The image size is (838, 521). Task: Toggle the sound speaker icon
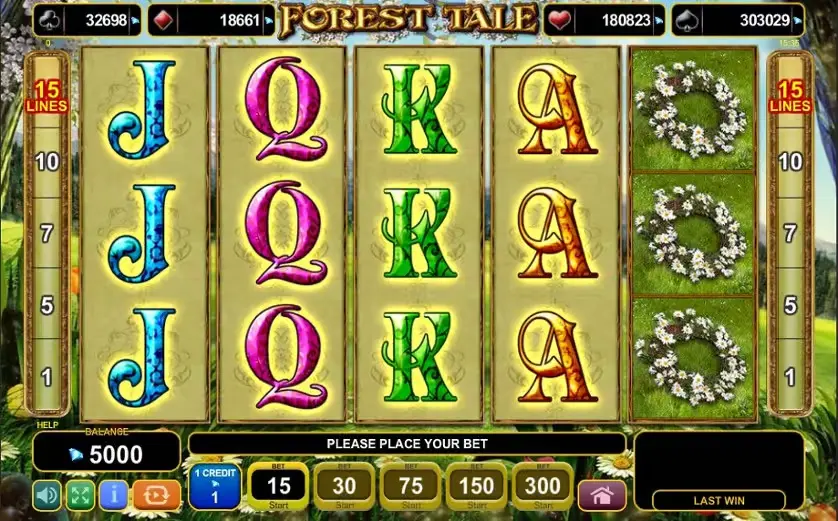click(47, 495)
